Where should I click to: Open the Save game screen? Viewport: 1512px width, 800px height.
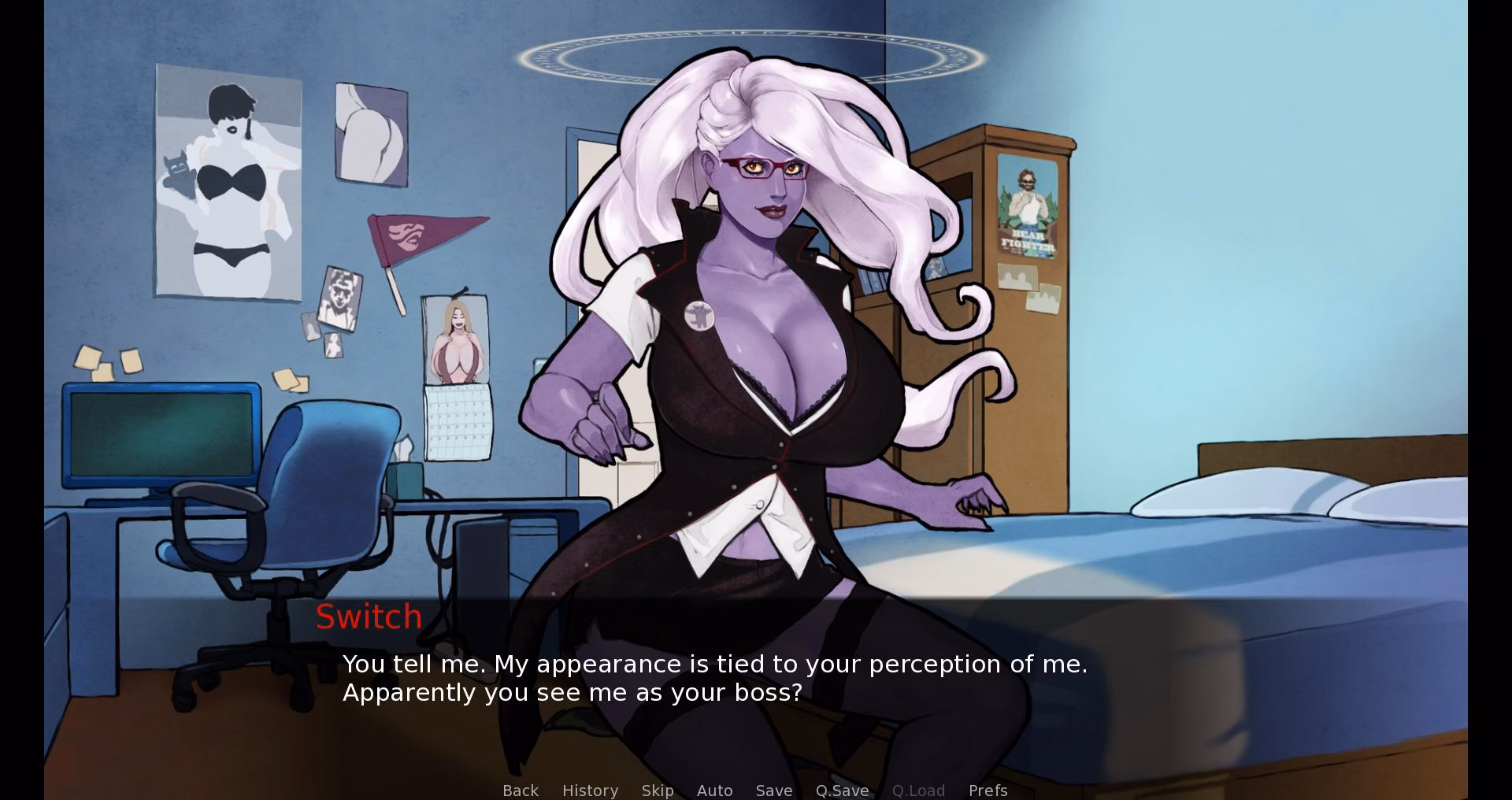773,791
